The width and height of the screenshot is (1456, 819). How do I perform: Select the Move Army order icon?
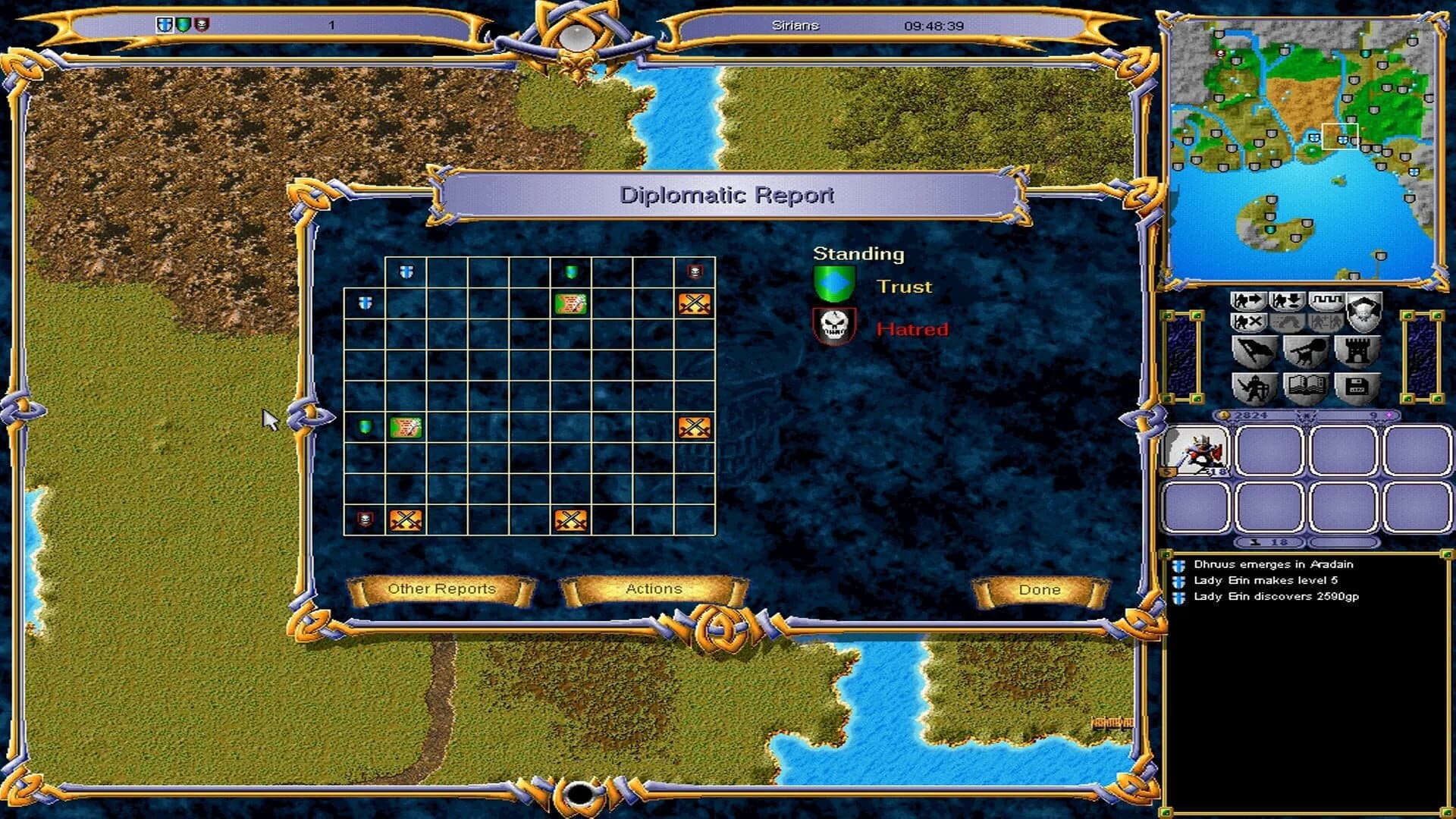pos(1250,301)
